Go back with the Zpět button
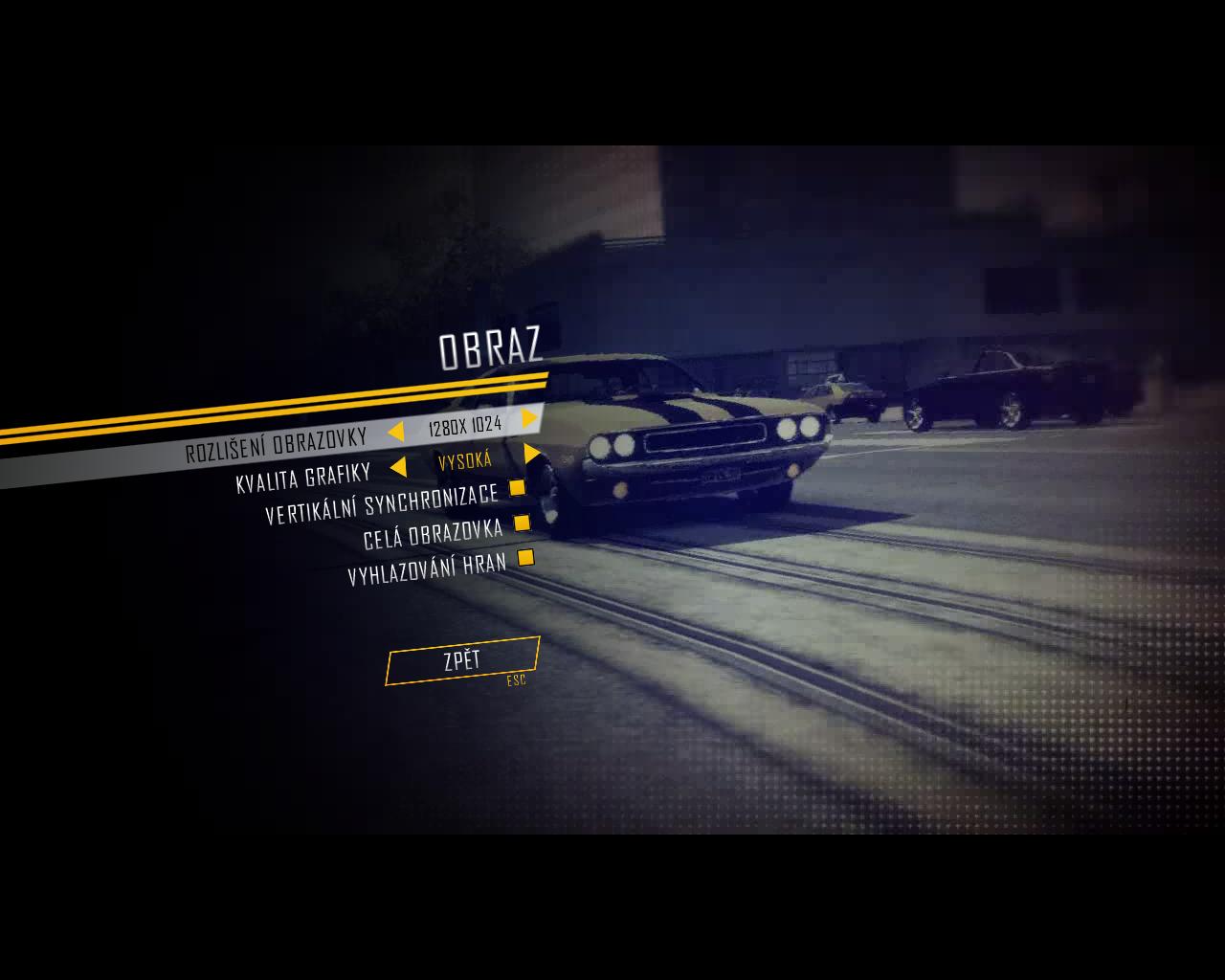The width and height of the screenshot is (1225, 980). 462,660
